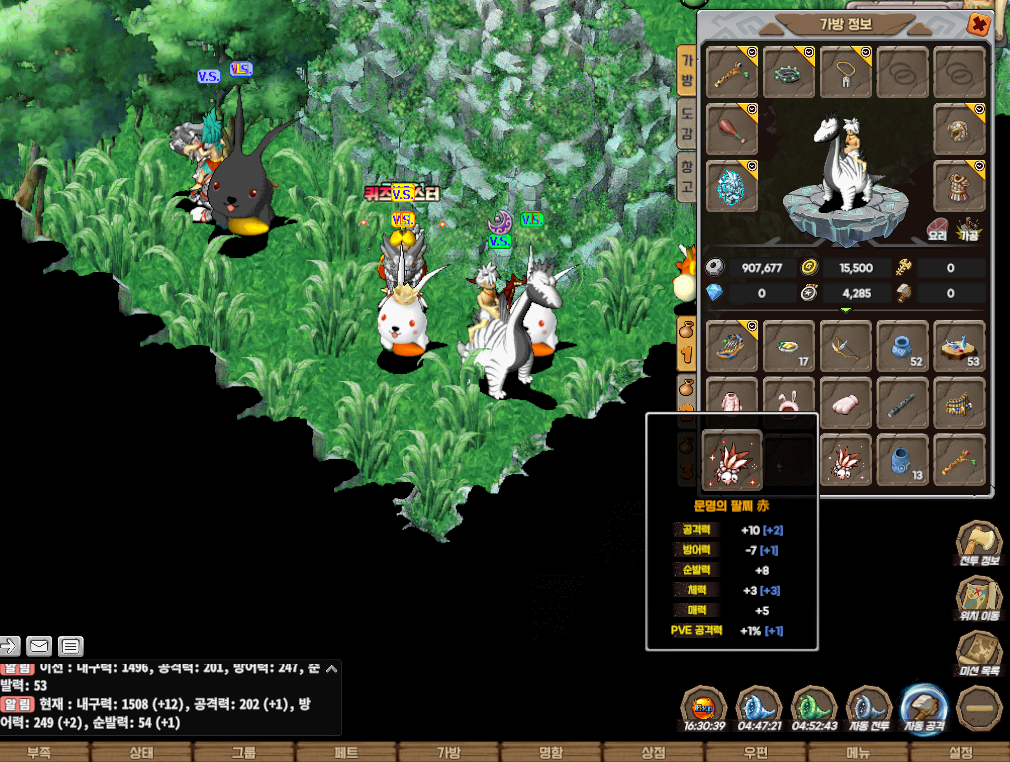Toggle the 자동 전투 auto battle button
The image size is (1010, 762).
[869, 710]
